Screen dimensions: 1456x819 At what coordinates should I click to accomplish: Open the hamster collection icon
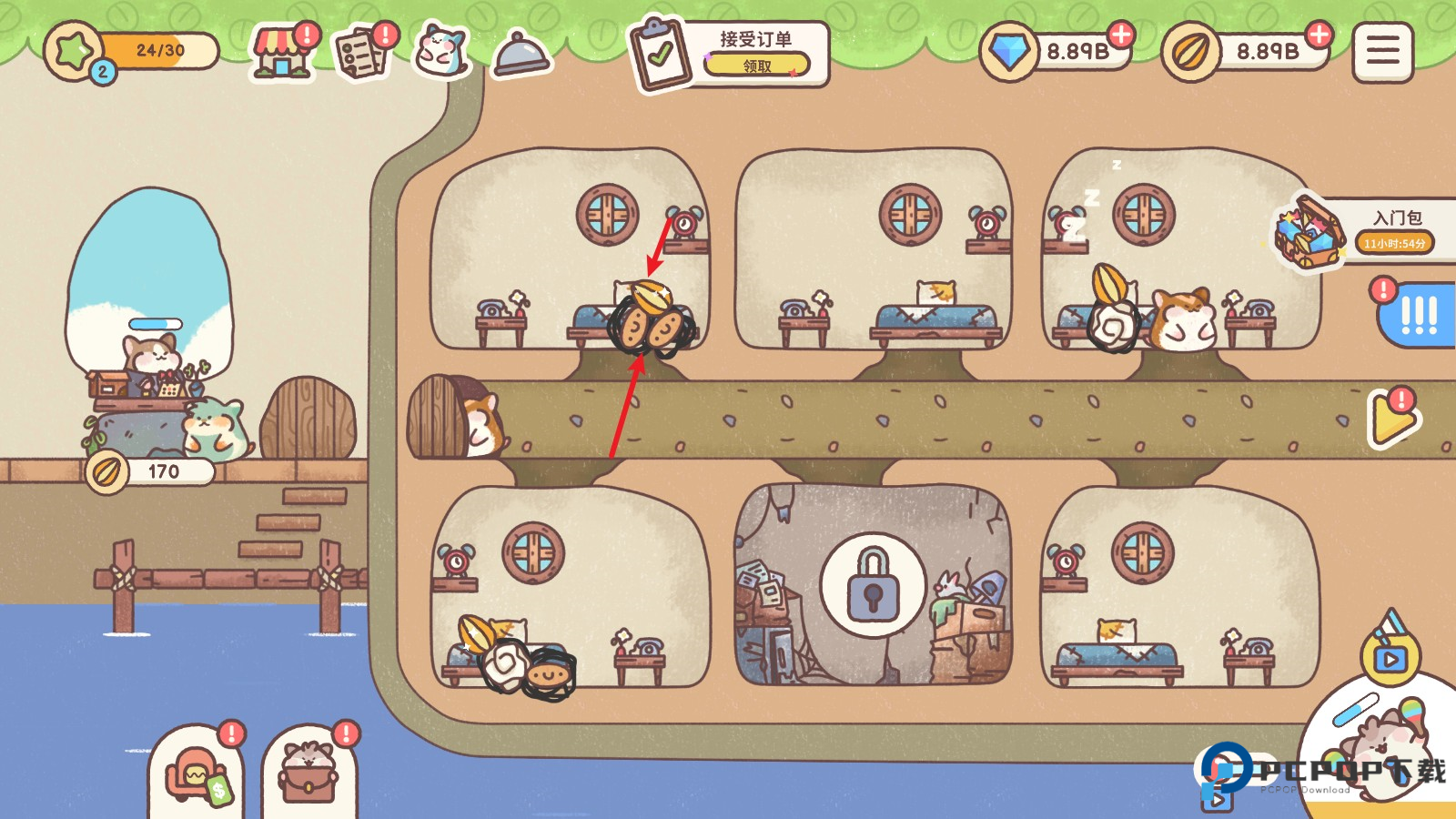[x=441, y=51]
